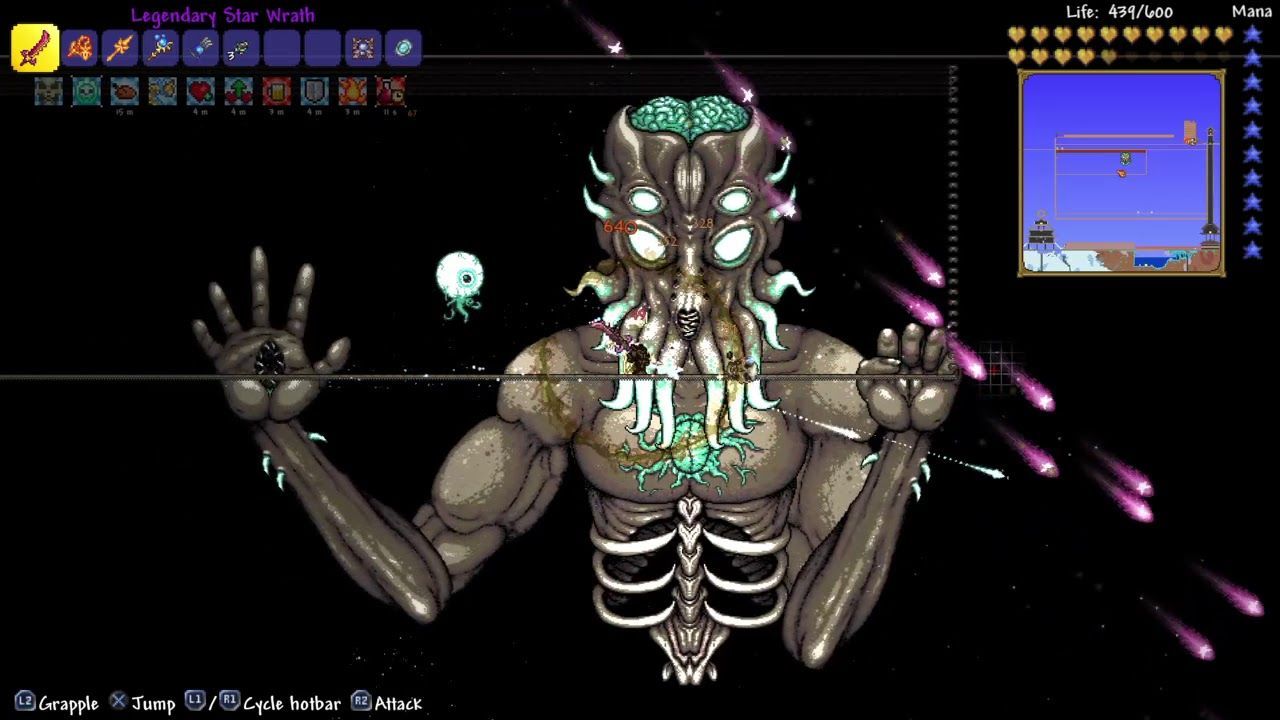Select the Legendary Star Wrath sword slot
Screen dimensions: 1280x720
coord(35,48)
